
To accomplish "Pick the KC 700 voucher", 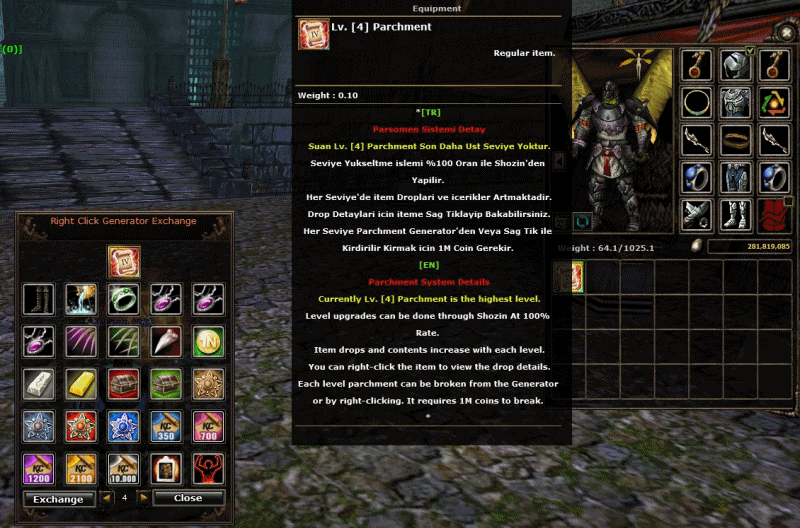I will point(208,425).
